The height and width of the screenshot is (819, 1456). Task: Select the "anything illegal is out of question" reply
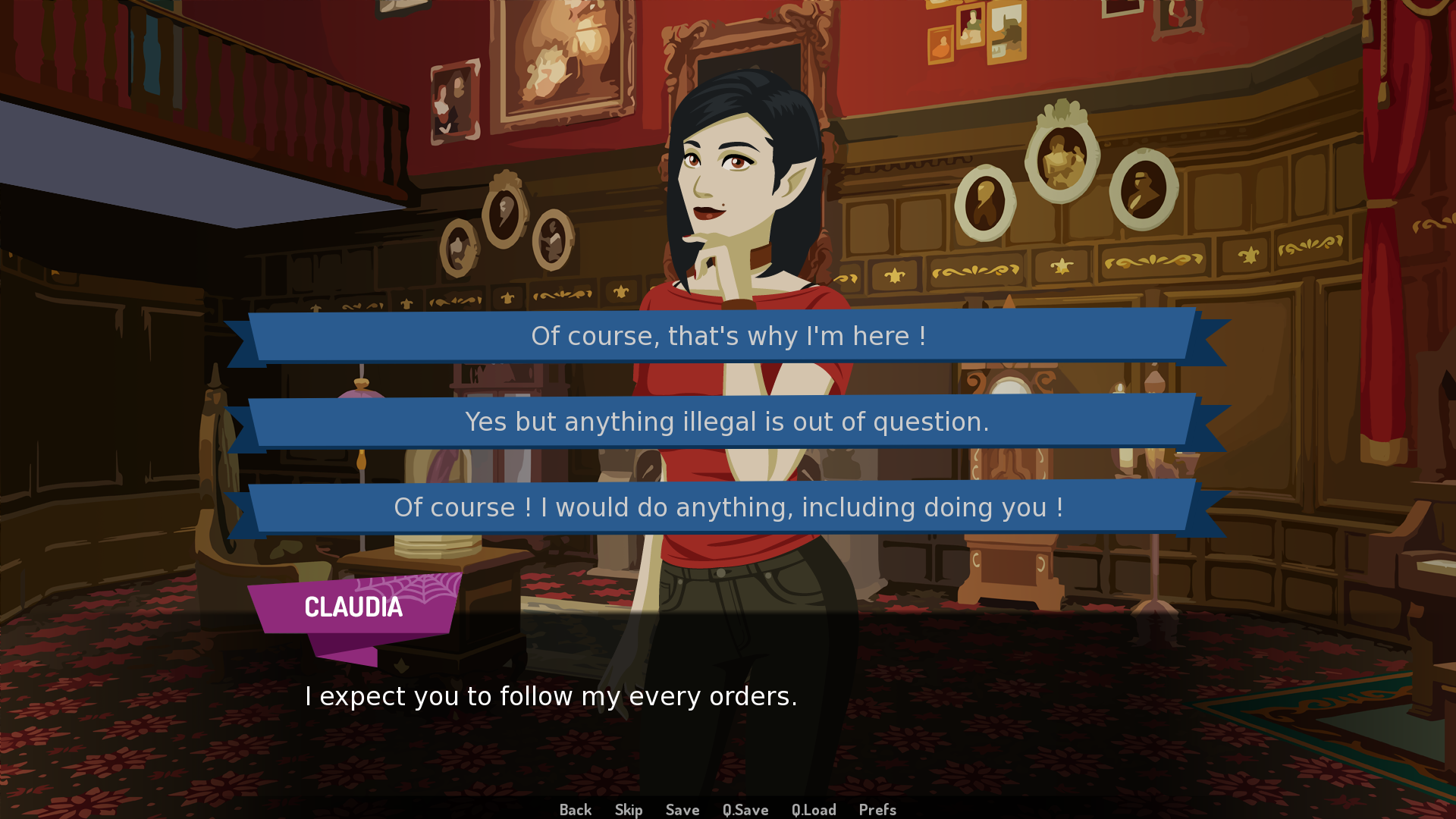point(728,422)
